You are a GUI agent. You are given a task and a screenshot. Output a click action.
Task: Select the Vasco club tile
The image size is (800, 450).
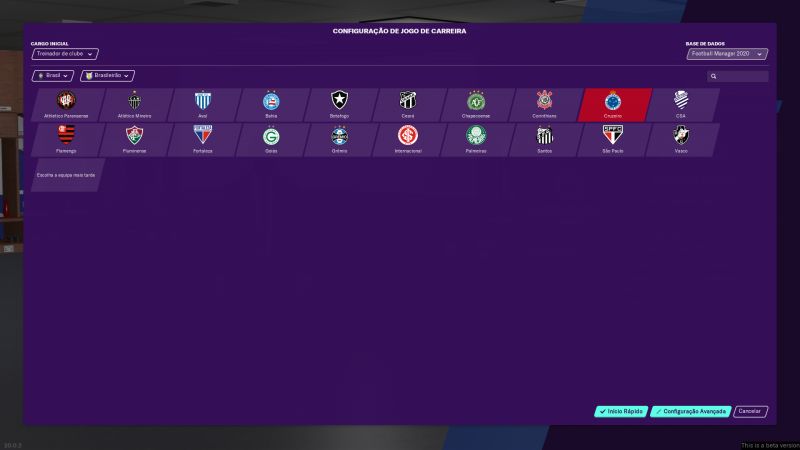[681, 139]
